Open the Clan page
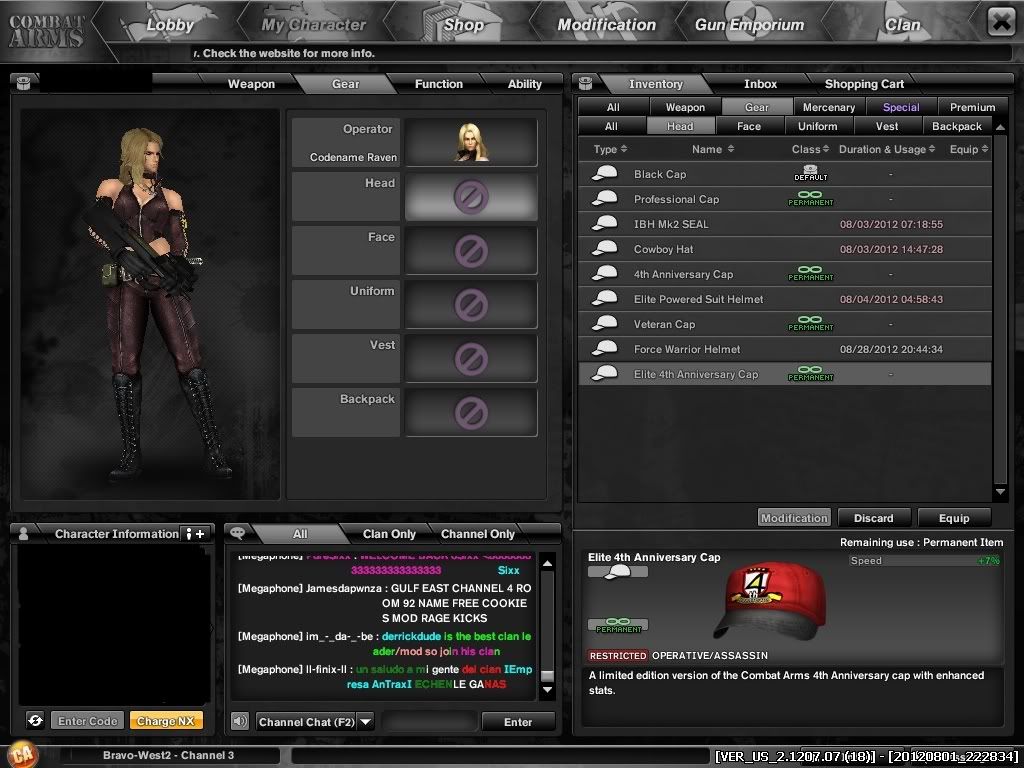Image resolution: width=1024 pixels, height=768 pixels. click(x=902, y=25)
